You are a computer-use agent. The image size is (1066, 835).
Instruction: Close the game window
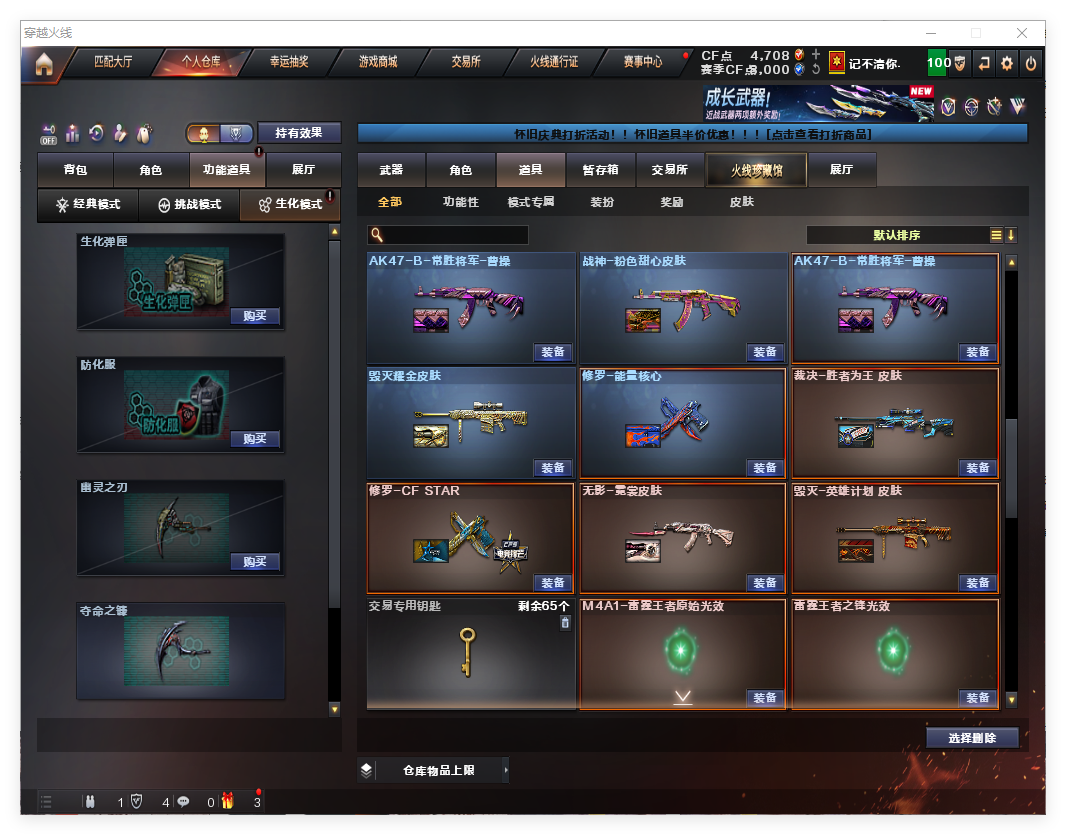click(x=1022, y=33)
